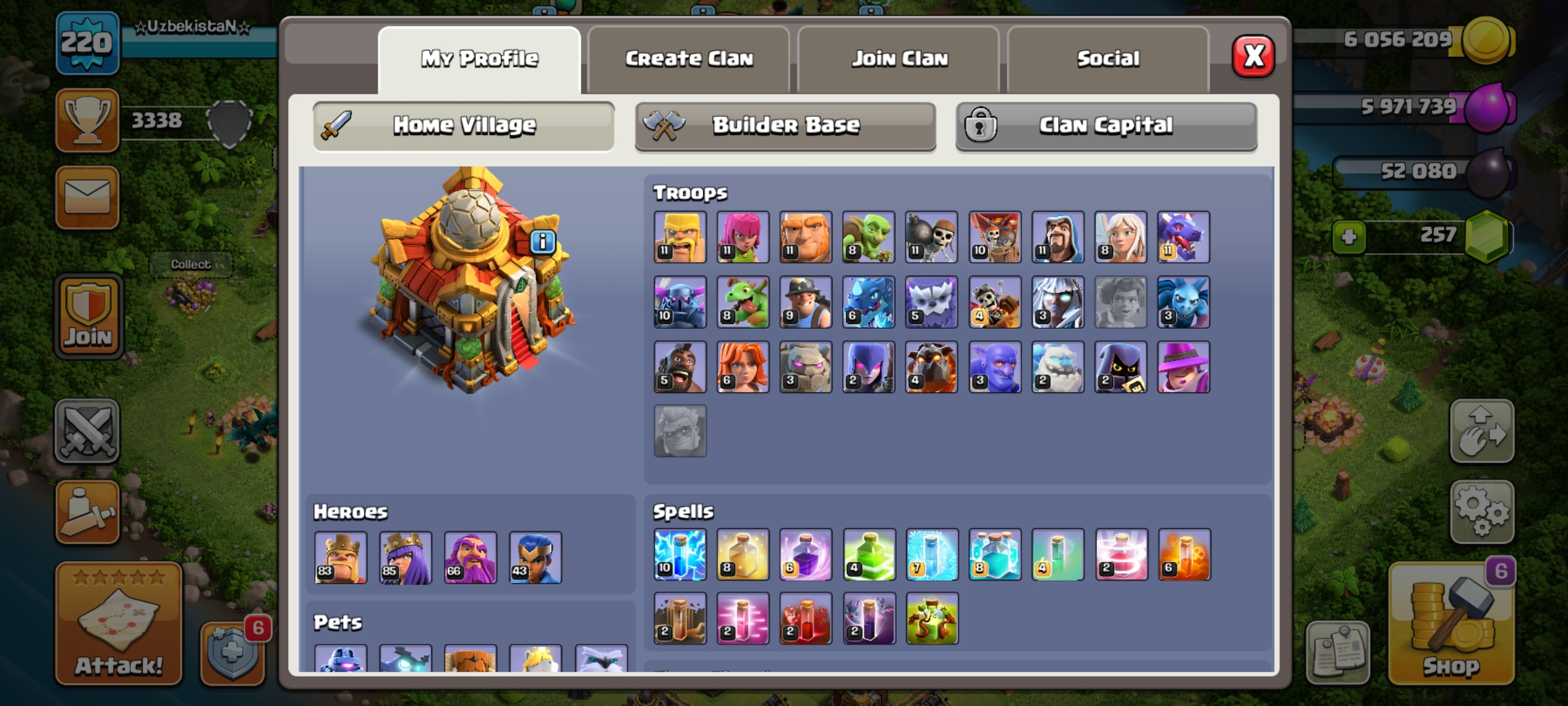
Task: Open the Electro Dragon troop details
Action: (x=869, y=303)
